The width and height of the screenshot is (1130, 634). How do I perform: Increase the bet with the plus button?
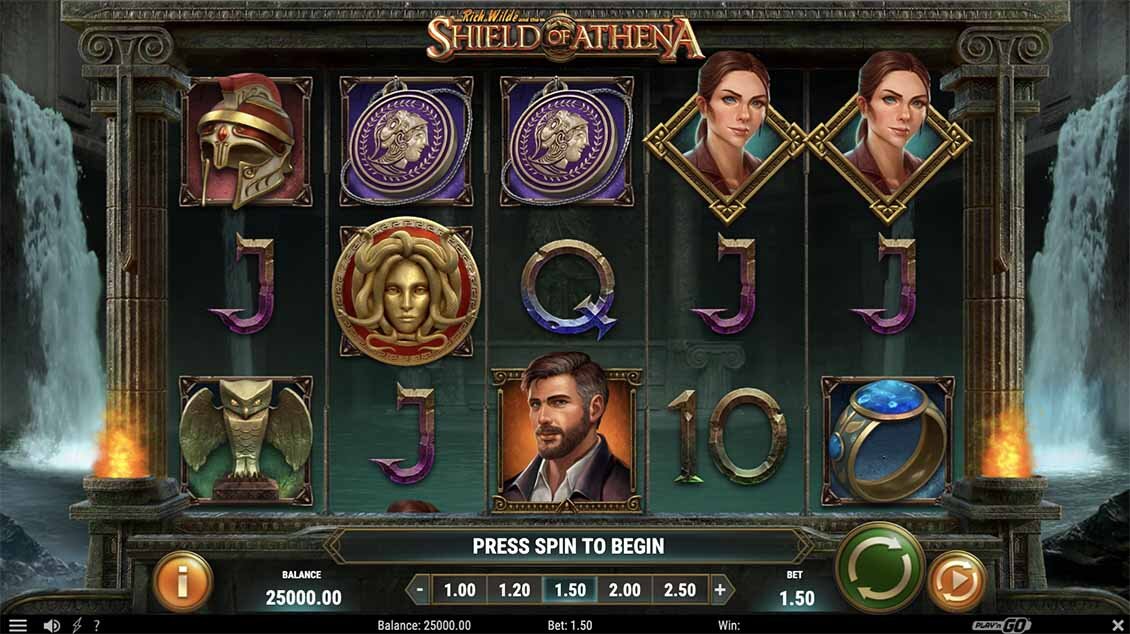(719, 590)
